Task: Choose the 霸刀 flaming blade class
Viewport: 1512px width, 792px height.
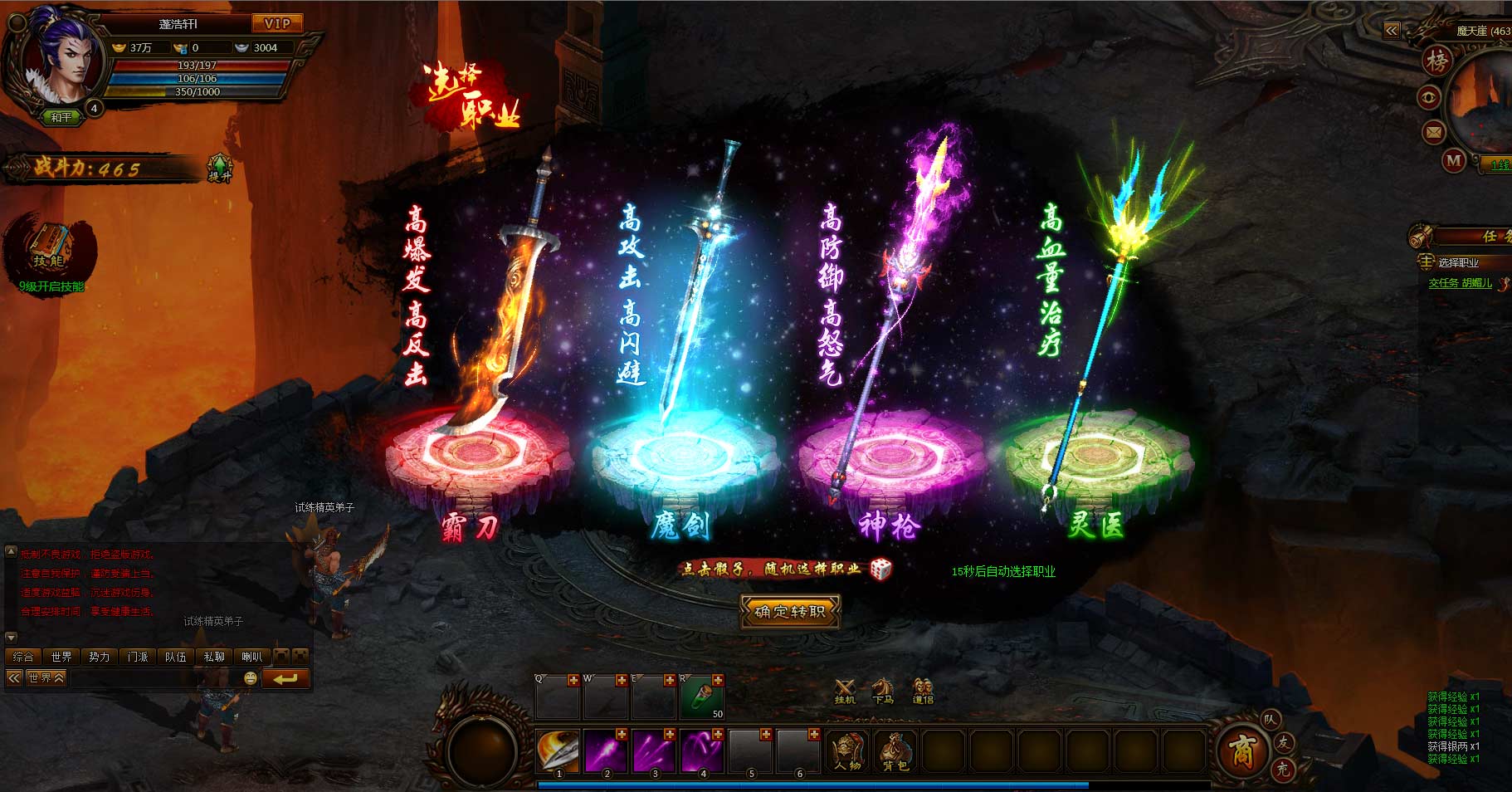Action: pyautogui.click(x=478, y=452)
